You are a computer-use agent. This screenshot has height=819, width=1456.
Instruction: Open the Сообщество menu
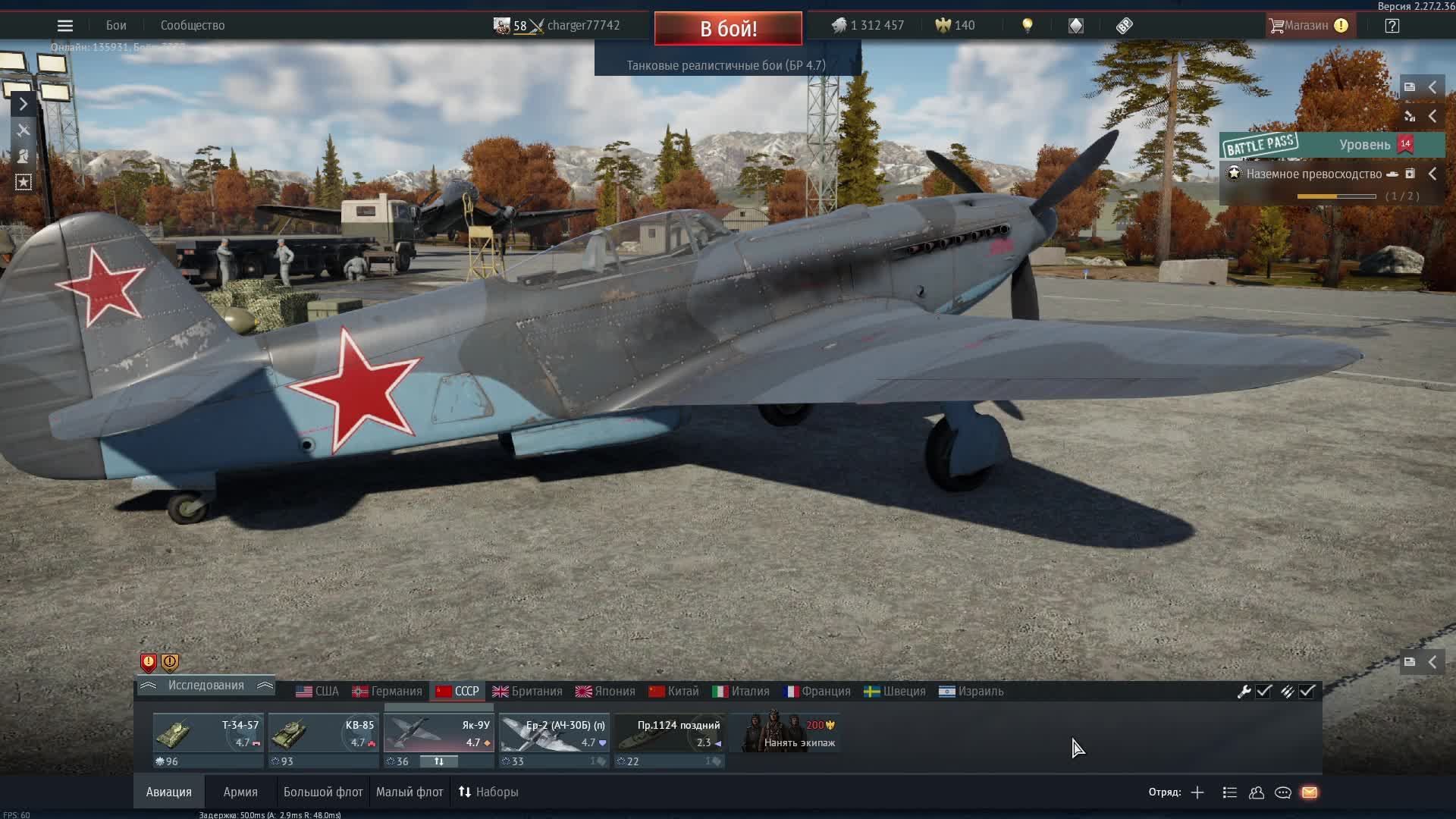[193, 26]
